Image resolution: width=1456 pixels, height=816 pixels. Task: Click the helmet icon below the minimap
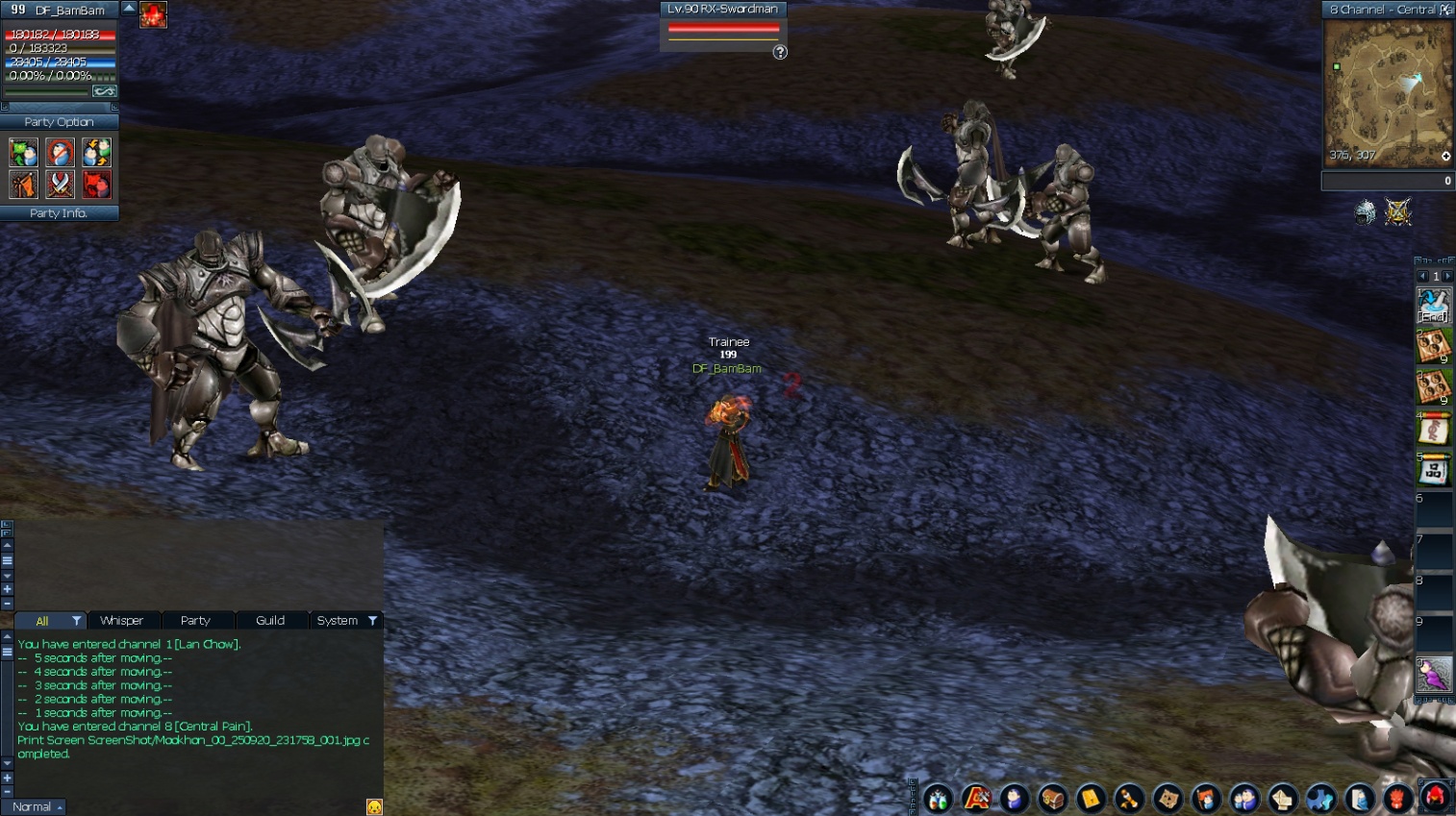[1365, 212]
